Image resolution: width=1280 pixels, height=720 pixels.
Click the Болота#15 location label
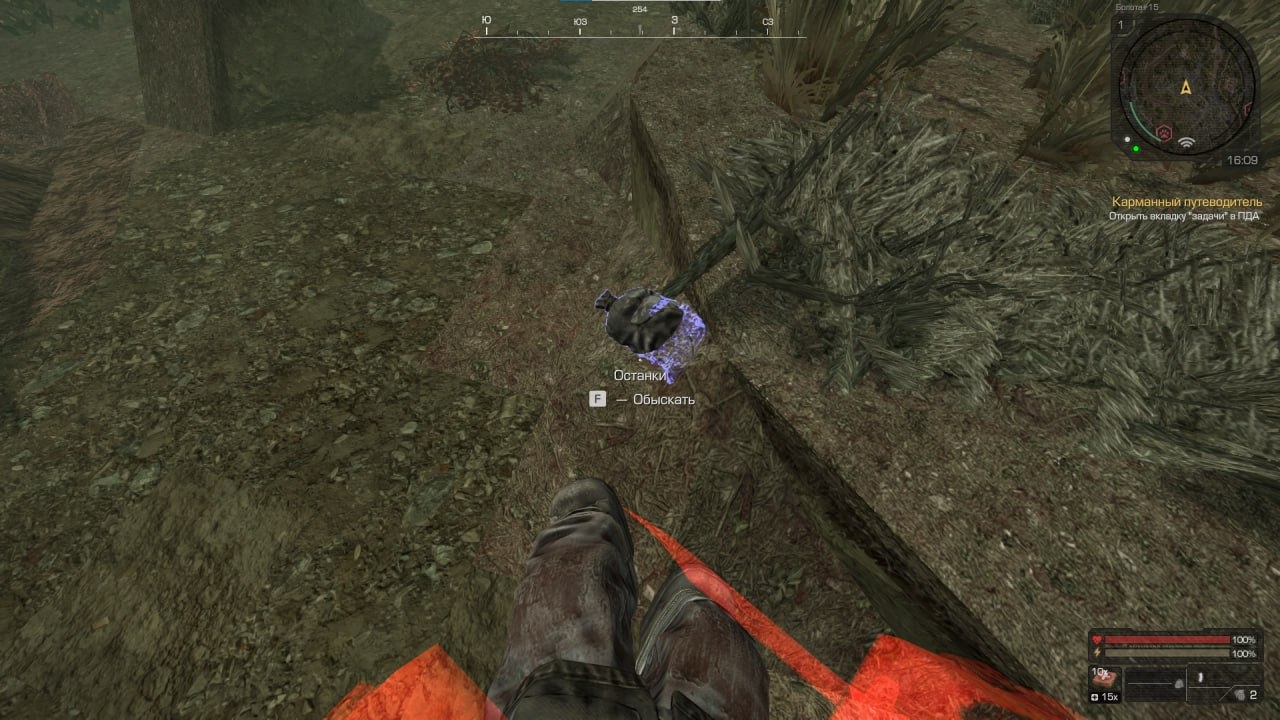[x=1137, y=7]
